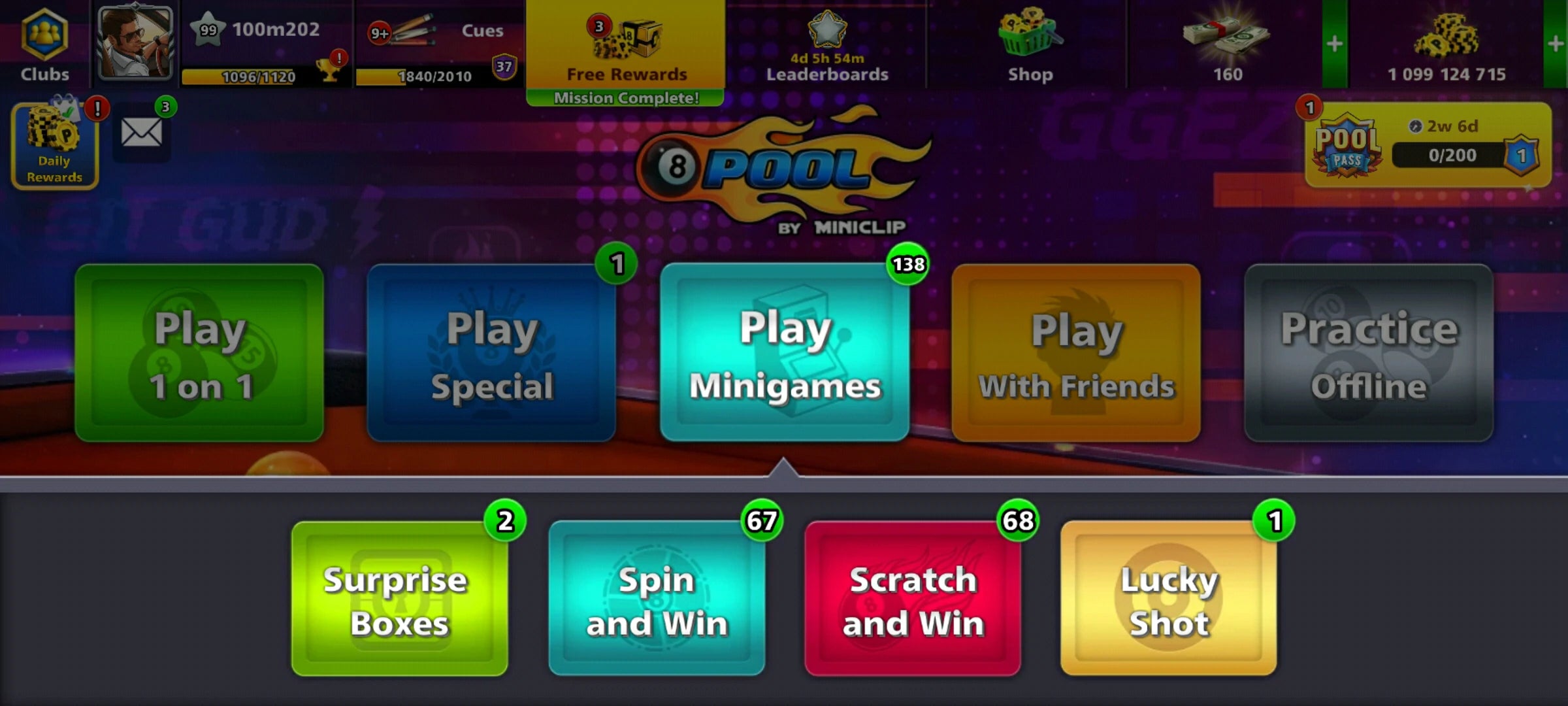The width and height of the screenshot is (1568, 706).
Task: Buy more coins via the plus button
Action: [1556, 44]
